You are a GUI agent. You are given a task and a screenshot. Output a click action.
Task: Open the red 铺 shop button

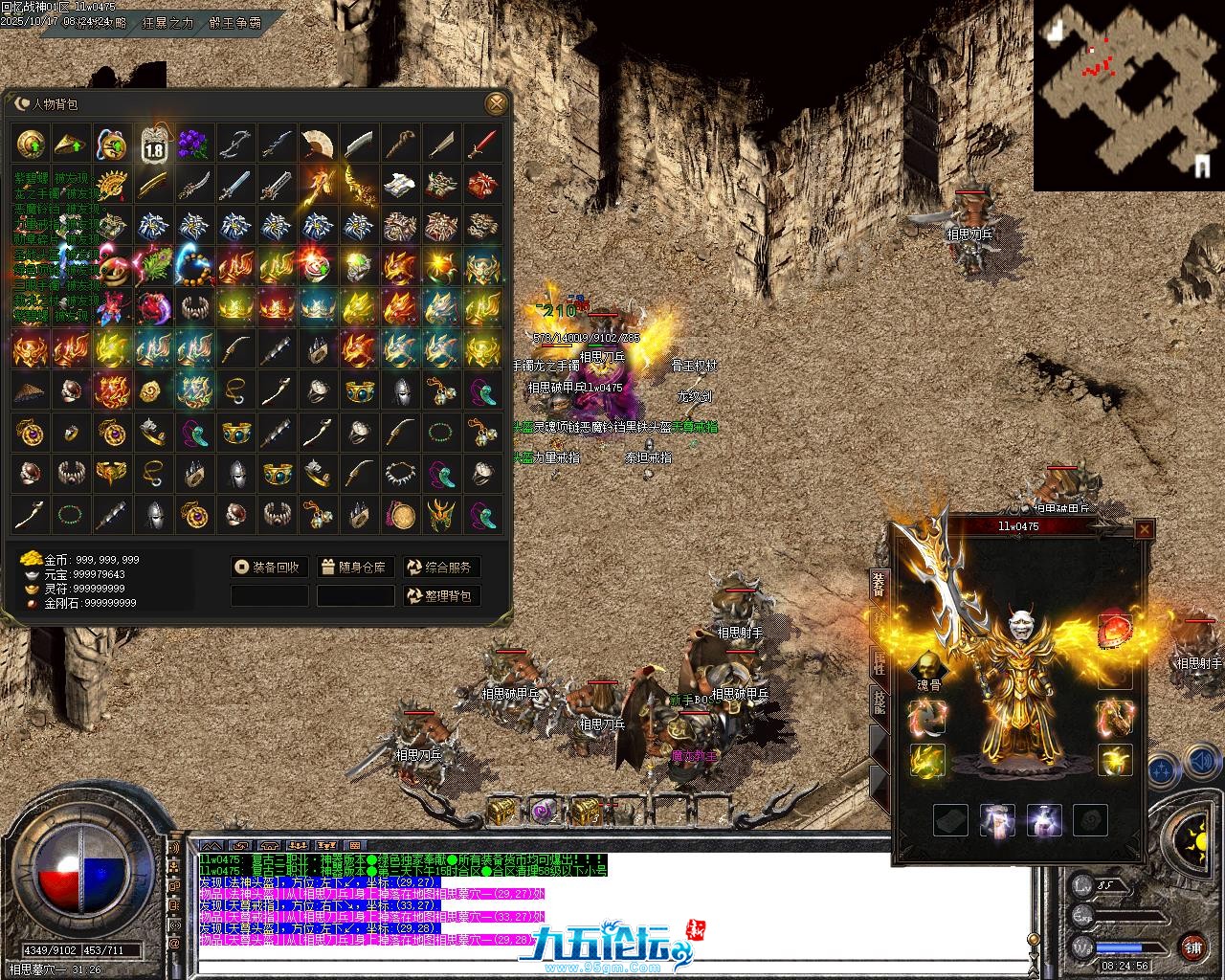pos(1193,947)
